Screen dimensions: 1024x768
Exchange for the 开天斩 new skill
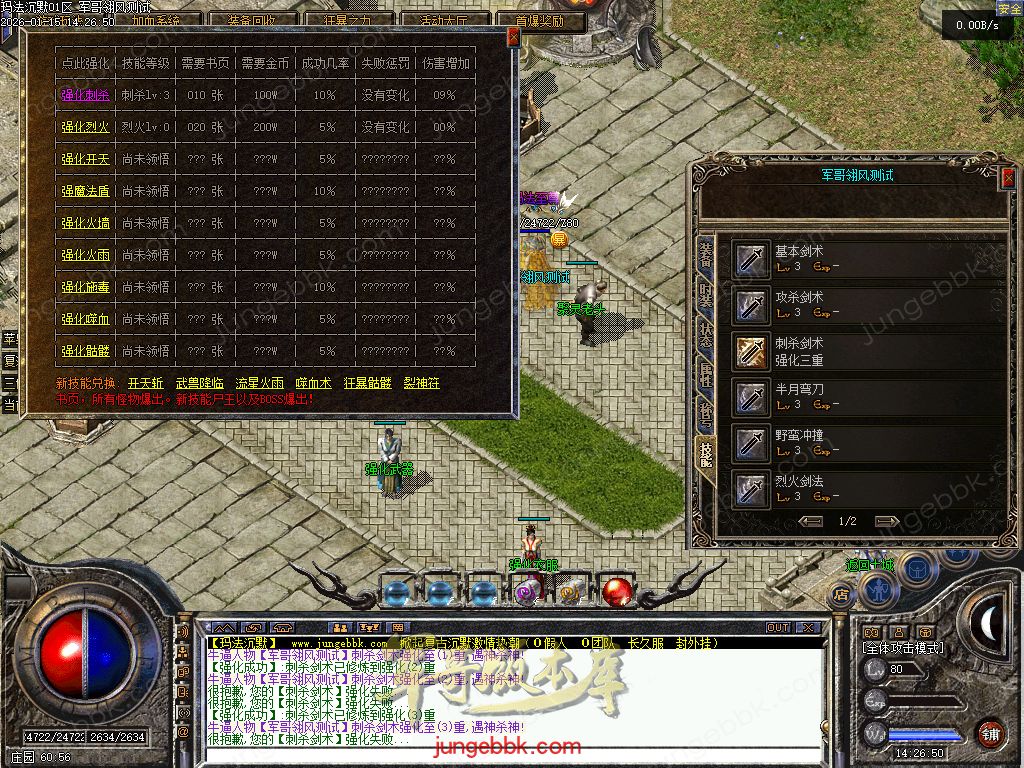point(146,383)
